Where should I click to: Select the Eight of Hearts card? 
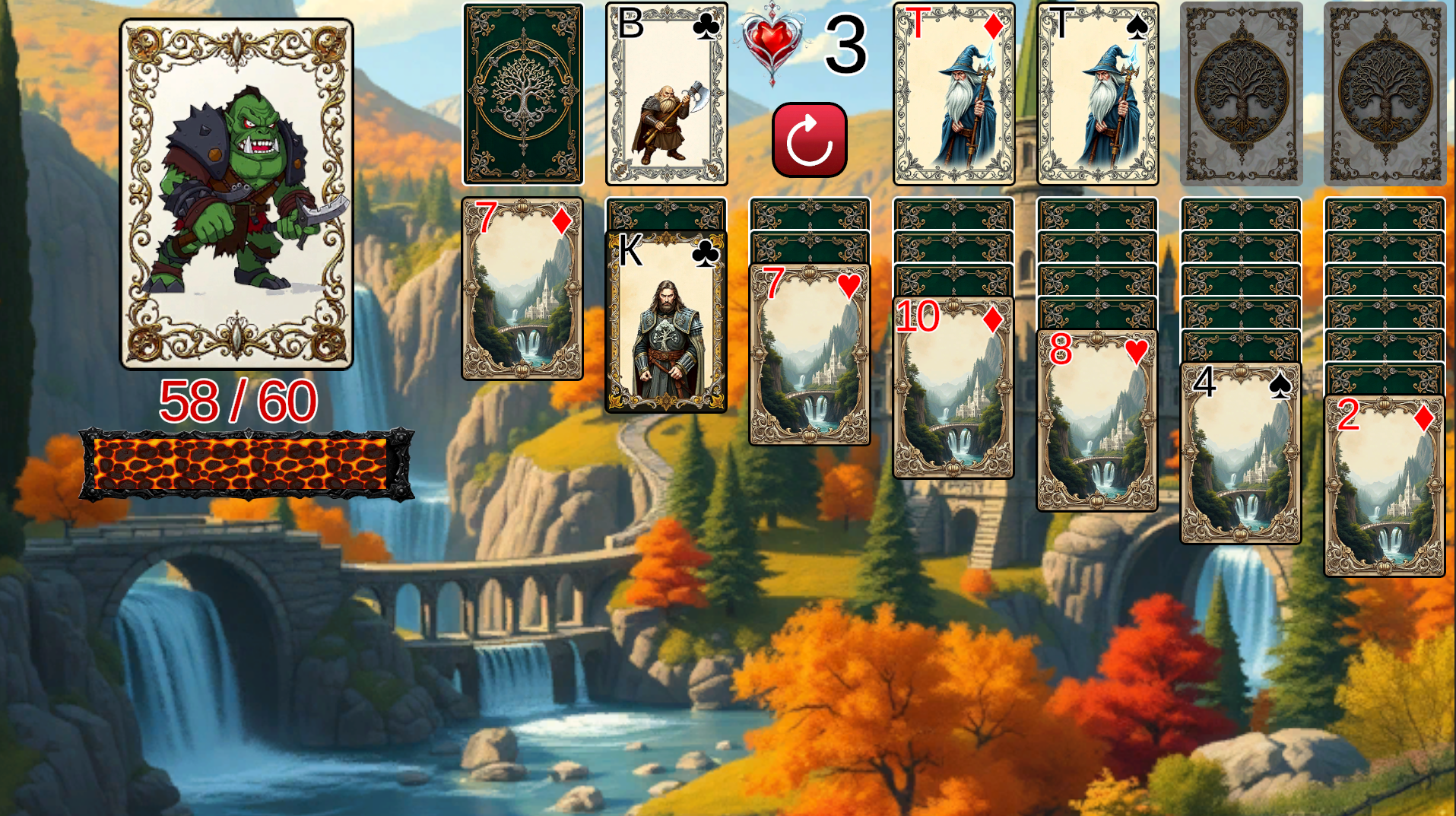click(1097, 418)
